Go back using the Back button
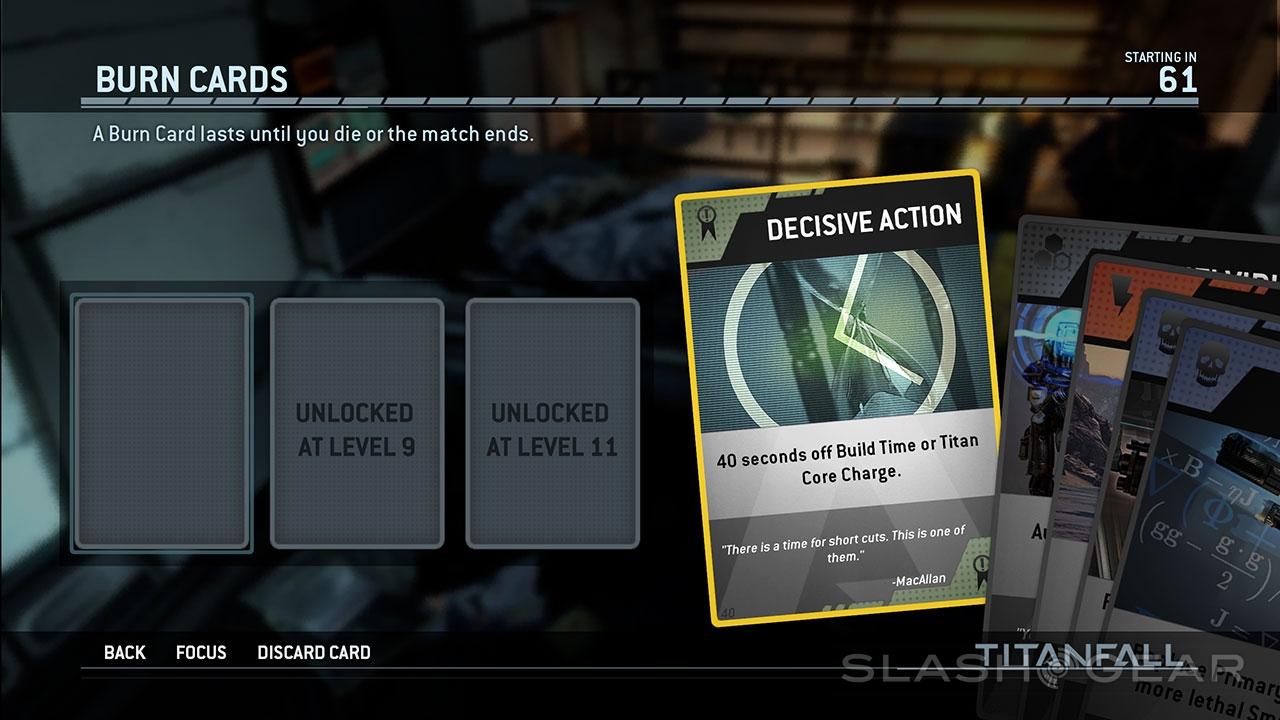Viewport: 1280px width, 720px height. 124,653
